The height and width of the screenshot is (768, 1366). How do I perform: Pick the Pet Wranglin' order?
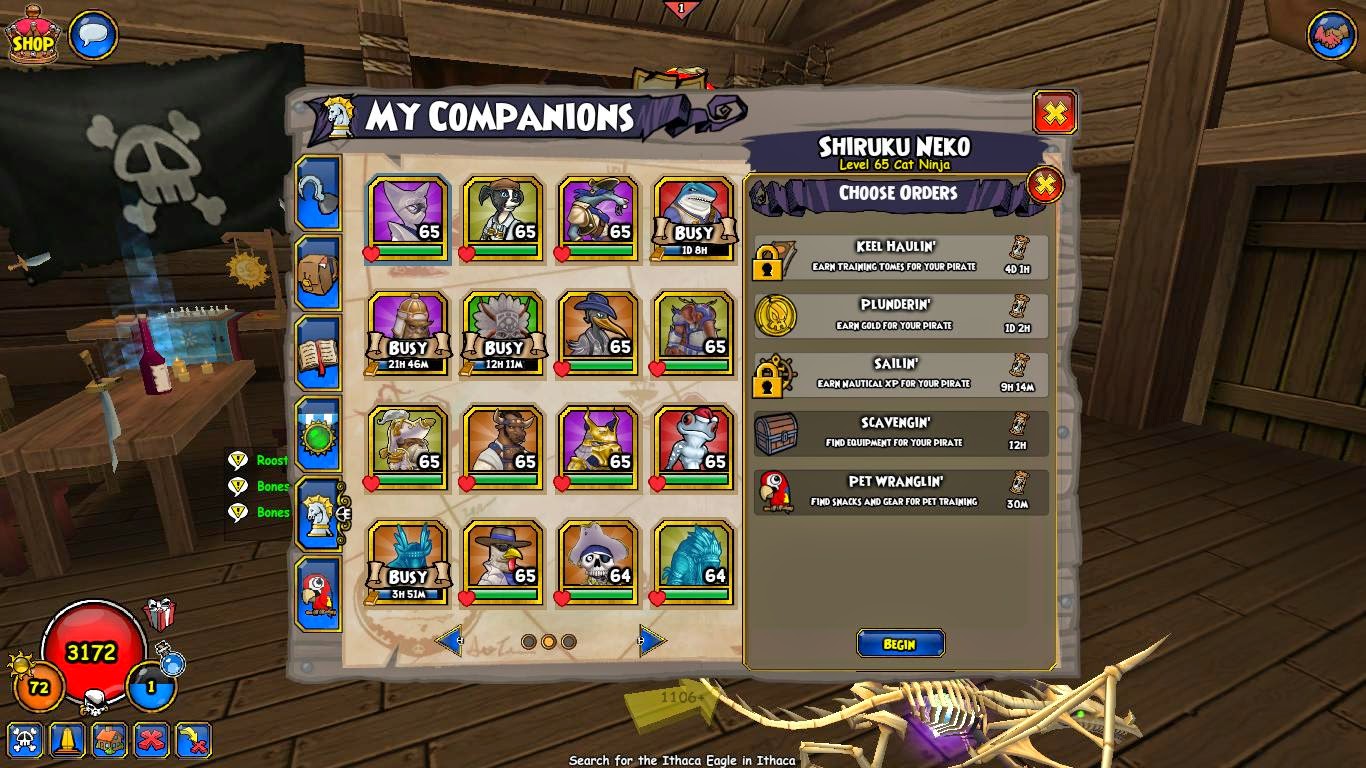tap(900, 492)
